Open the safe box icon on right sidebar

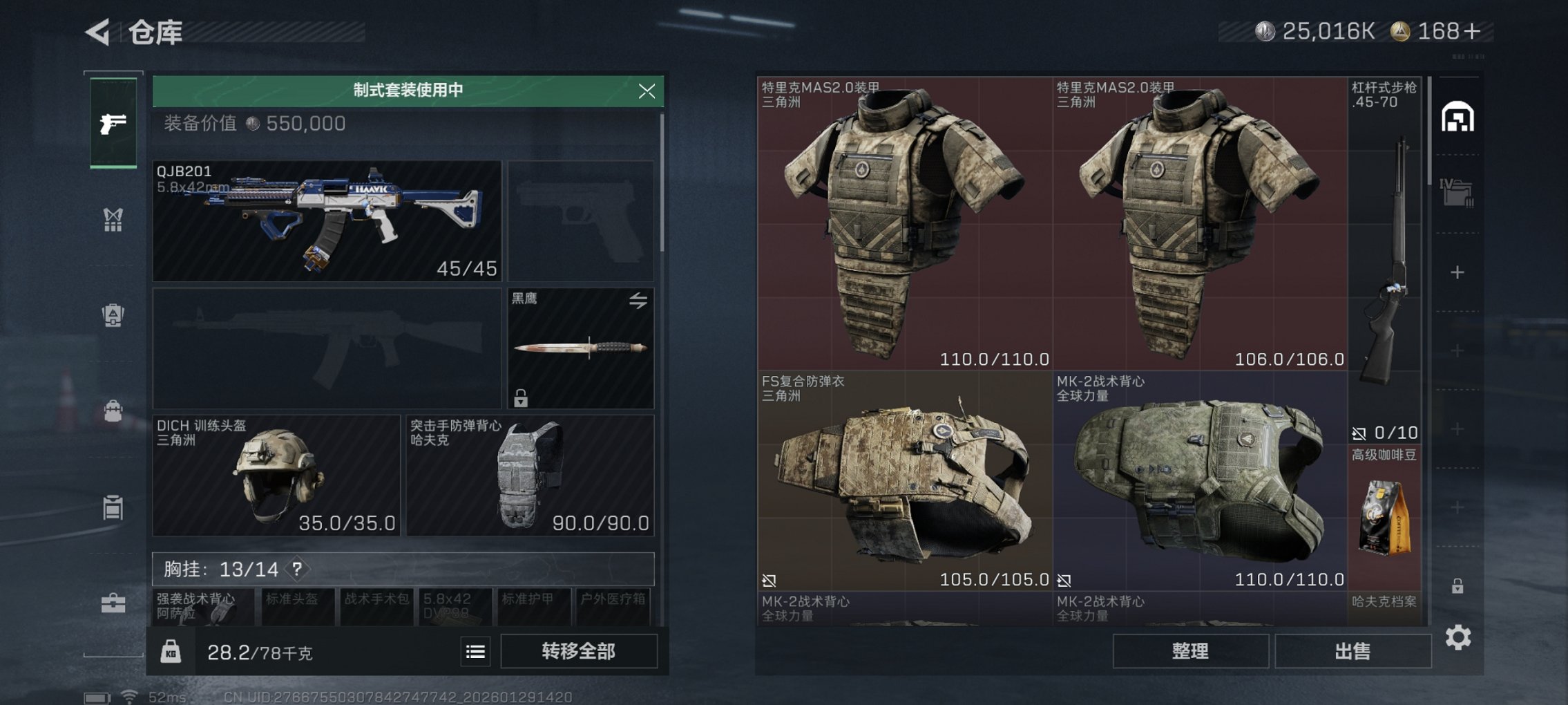(x=1457, y=117)
